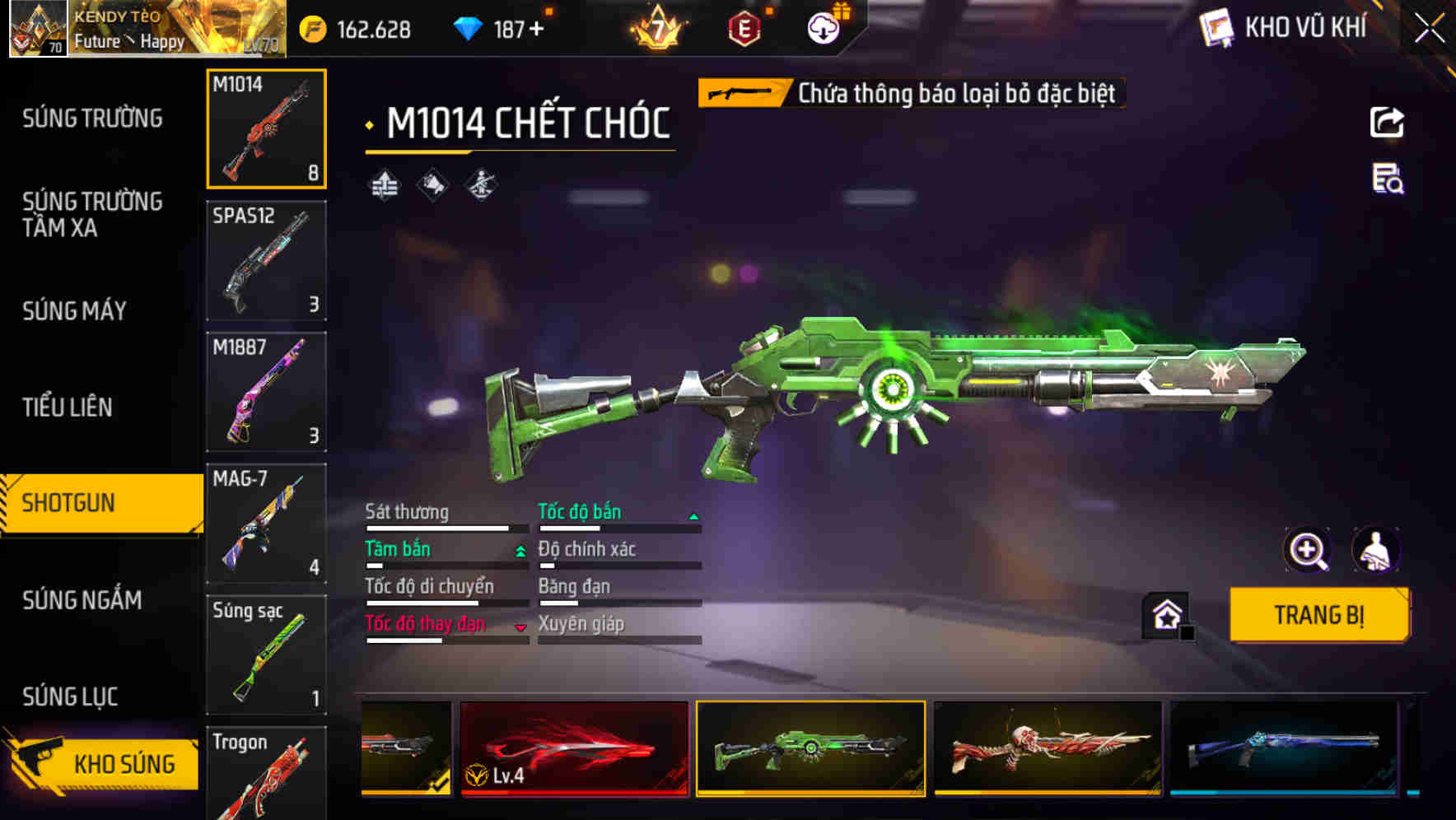This screenshot has width=1456, height=820.
Task: Zoom in with the magnifier button
Action: (x=1307, y=550)
